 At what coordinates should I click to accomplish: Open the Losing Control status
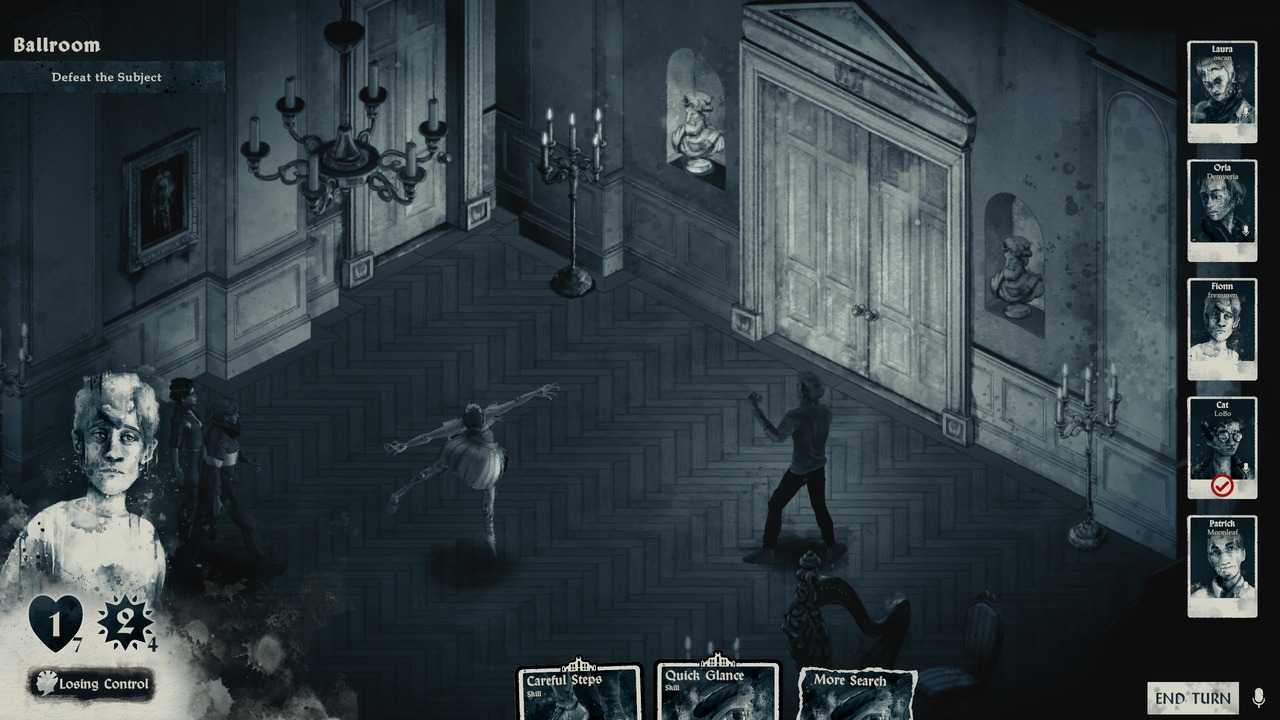(92, 684)
